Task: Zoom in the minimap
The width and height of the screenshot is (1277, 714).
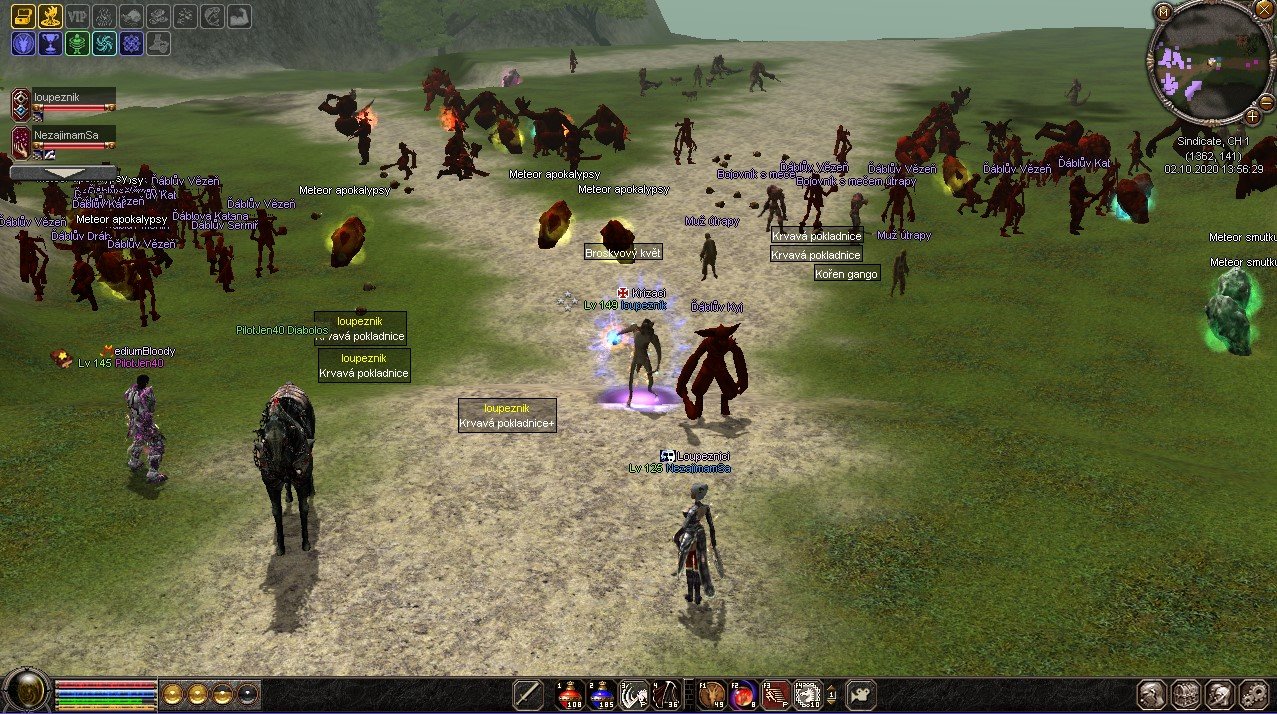Action: point(1252,116)
